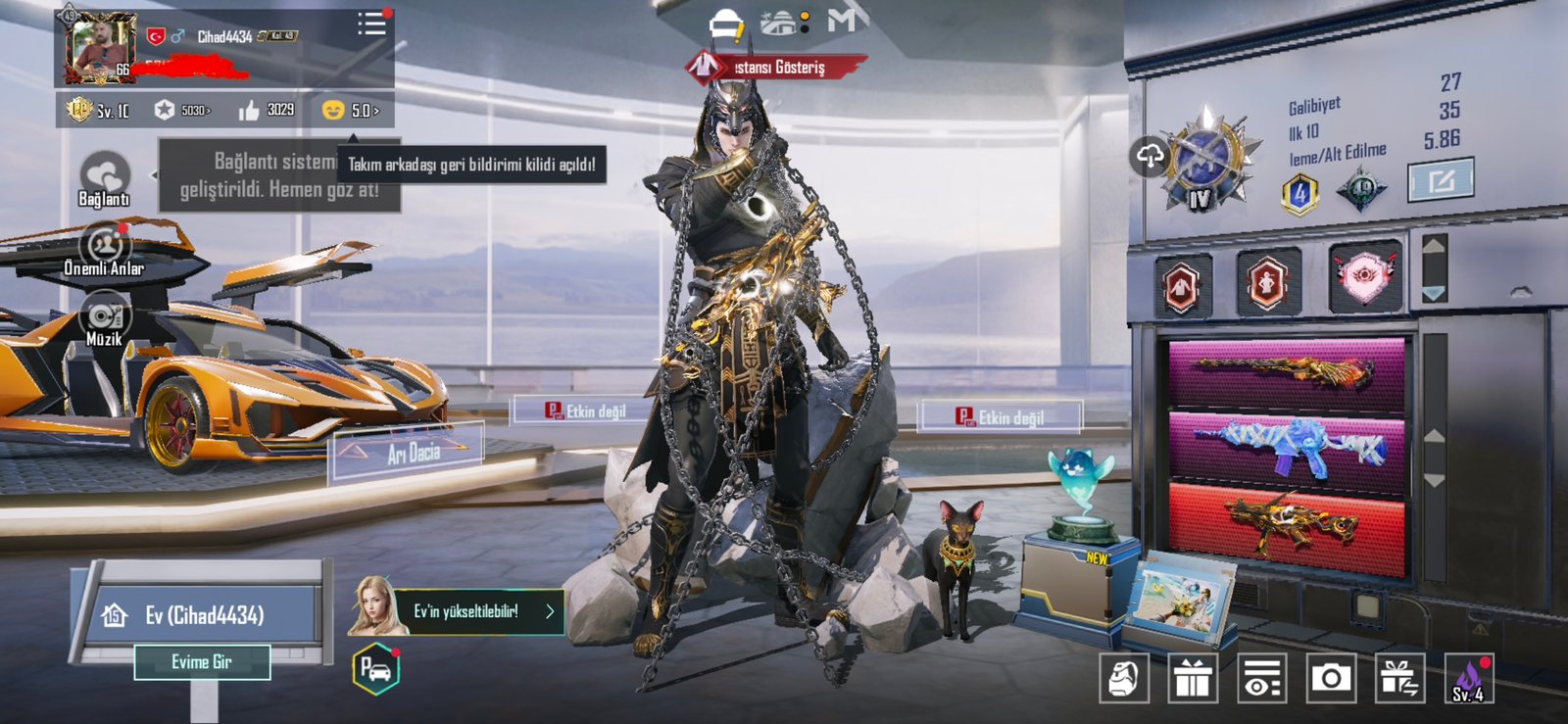Viewport: 1568px width, 724px height.
Task: Select the Arı Dacia vehicle label
Action: click(412, 453)
